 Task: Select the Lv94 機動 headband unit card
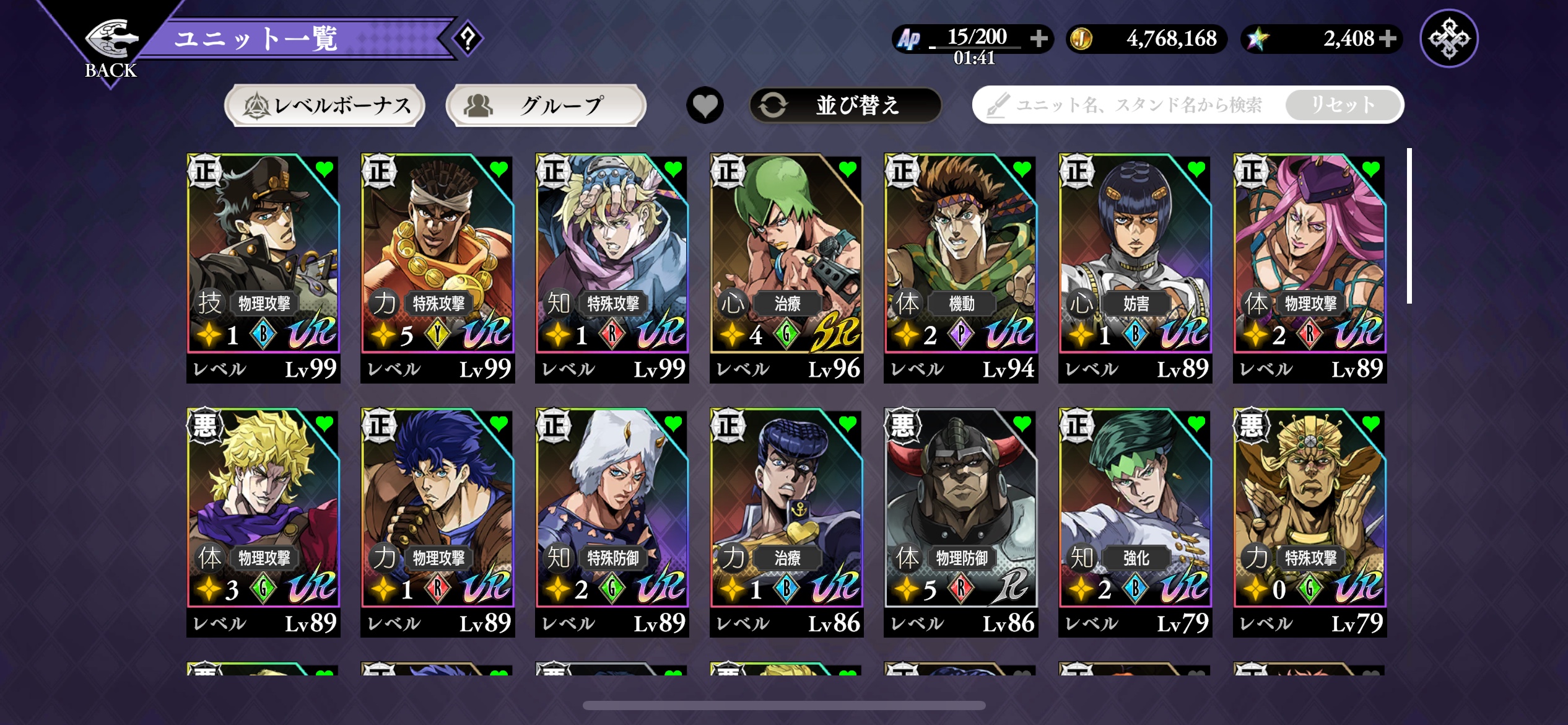coord(960,268)
